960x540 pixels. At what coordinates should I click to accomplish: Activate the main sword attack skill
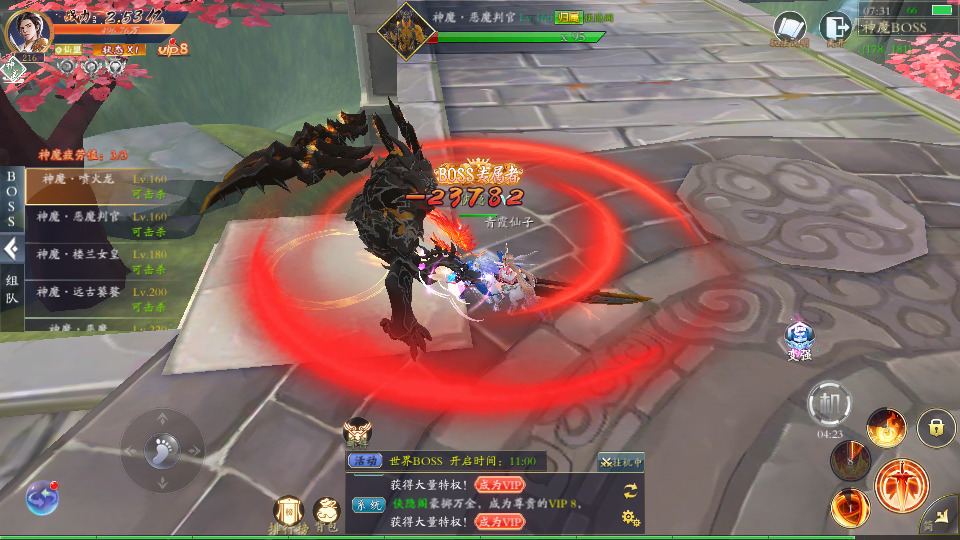tap(901, 486)
